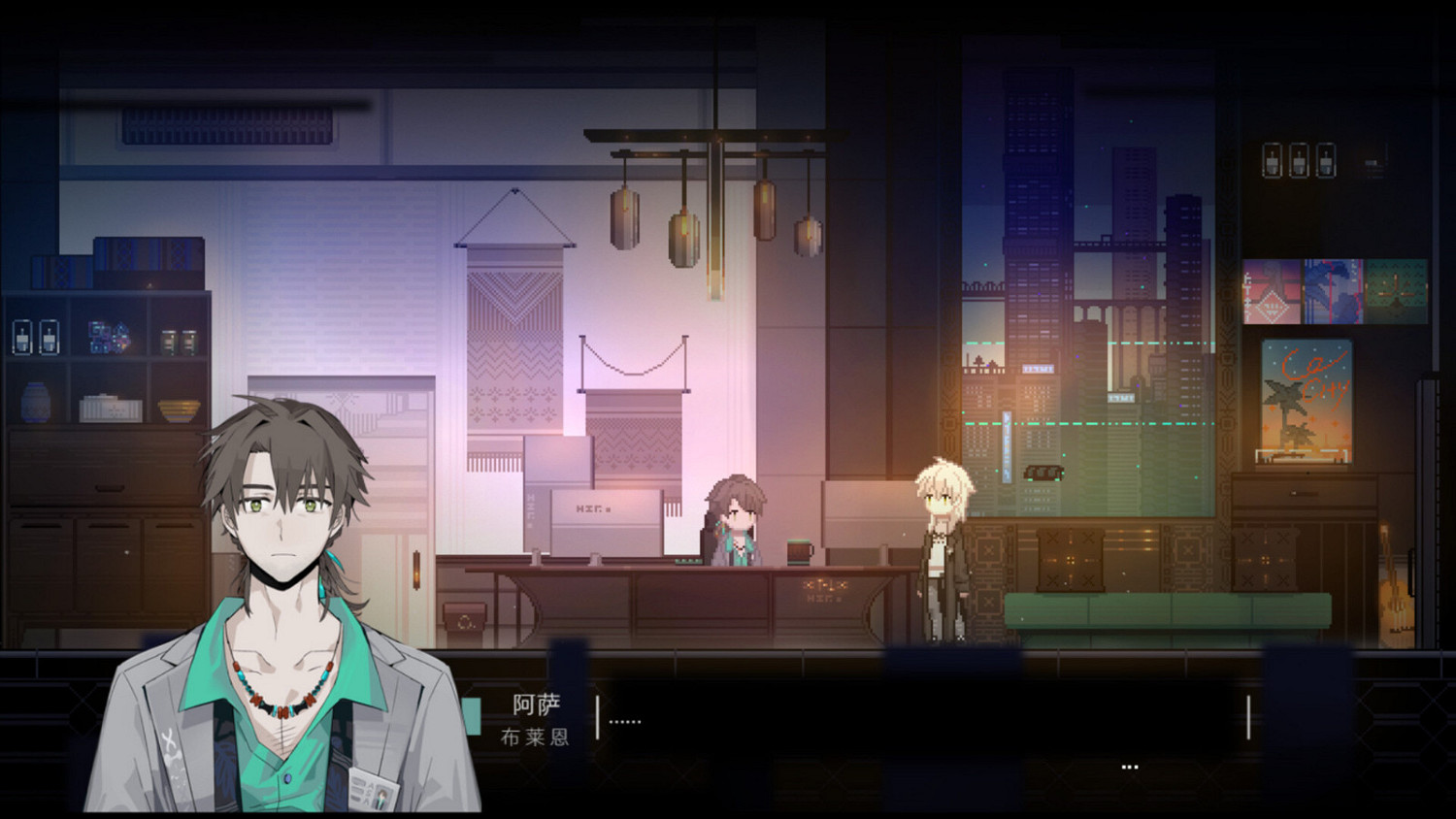Click the bottles on the top-left shelf

34,335
